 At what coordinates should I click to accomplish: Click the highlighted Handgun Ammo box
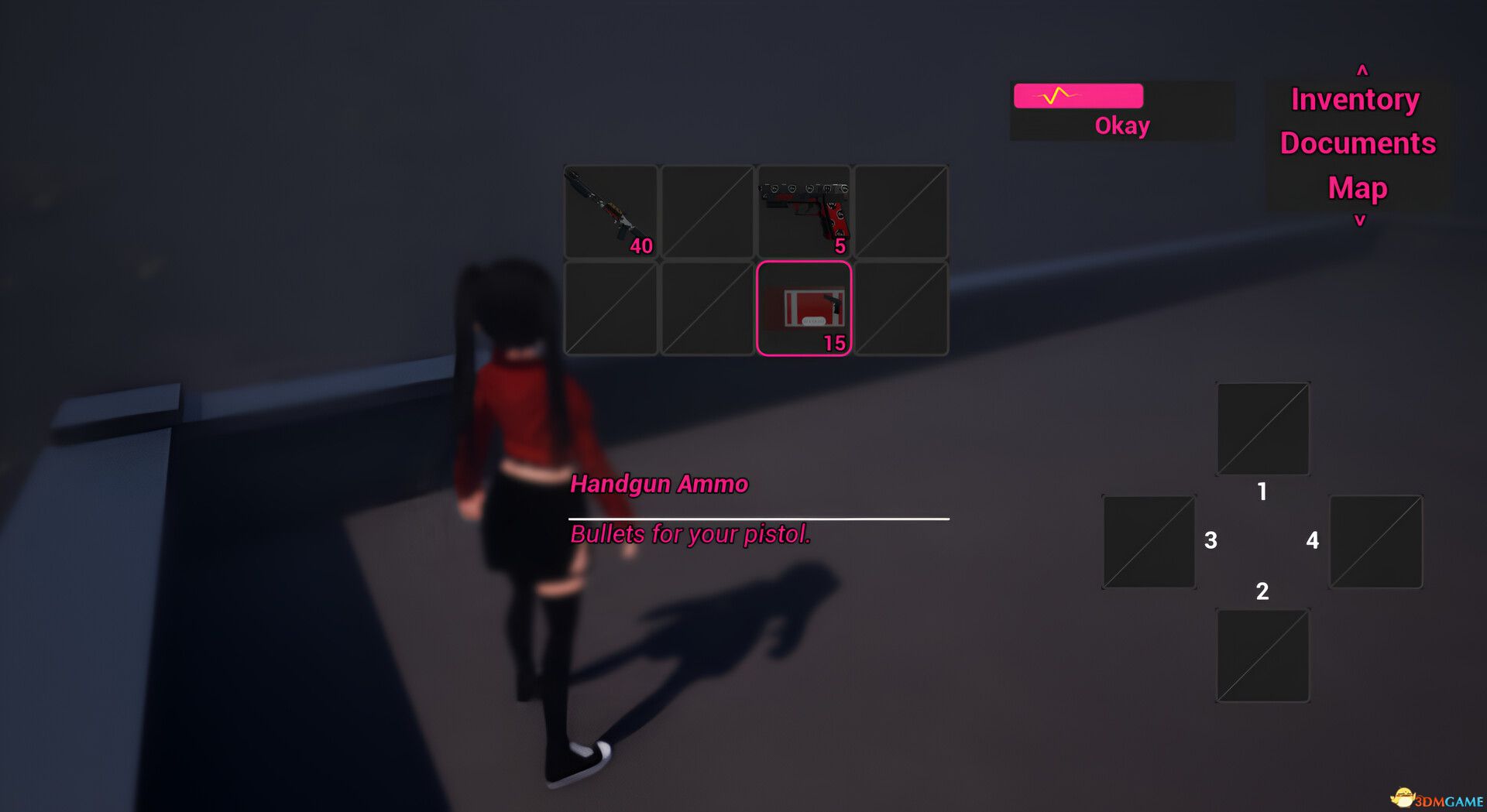(804, 308)
